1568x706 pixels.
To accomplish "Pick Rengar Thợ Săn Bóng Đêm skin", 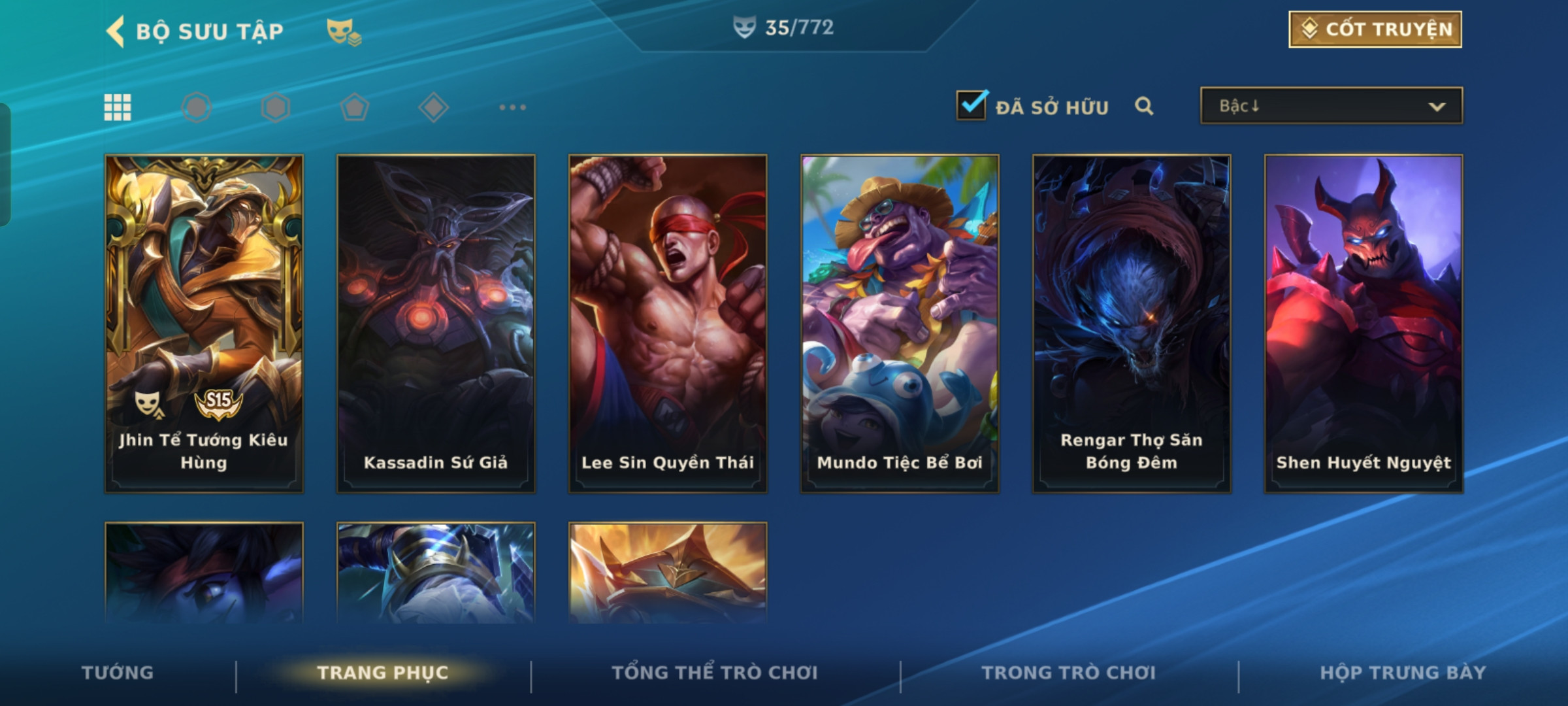I will point(1132,324).
